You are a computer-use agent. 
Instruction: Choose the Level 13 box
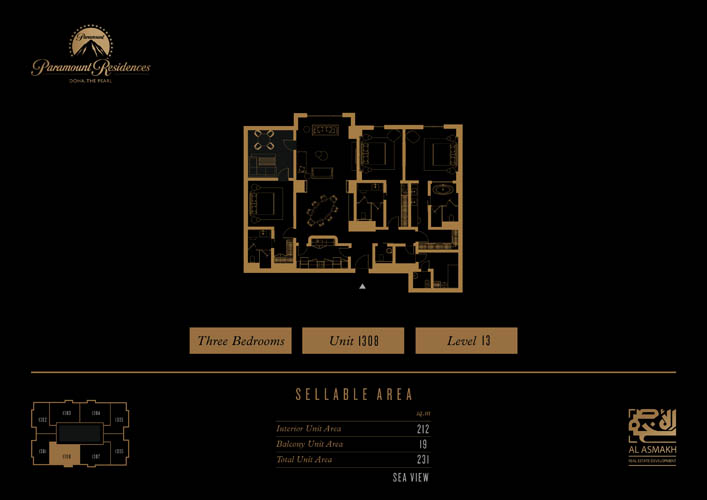(x=466, y=341)
